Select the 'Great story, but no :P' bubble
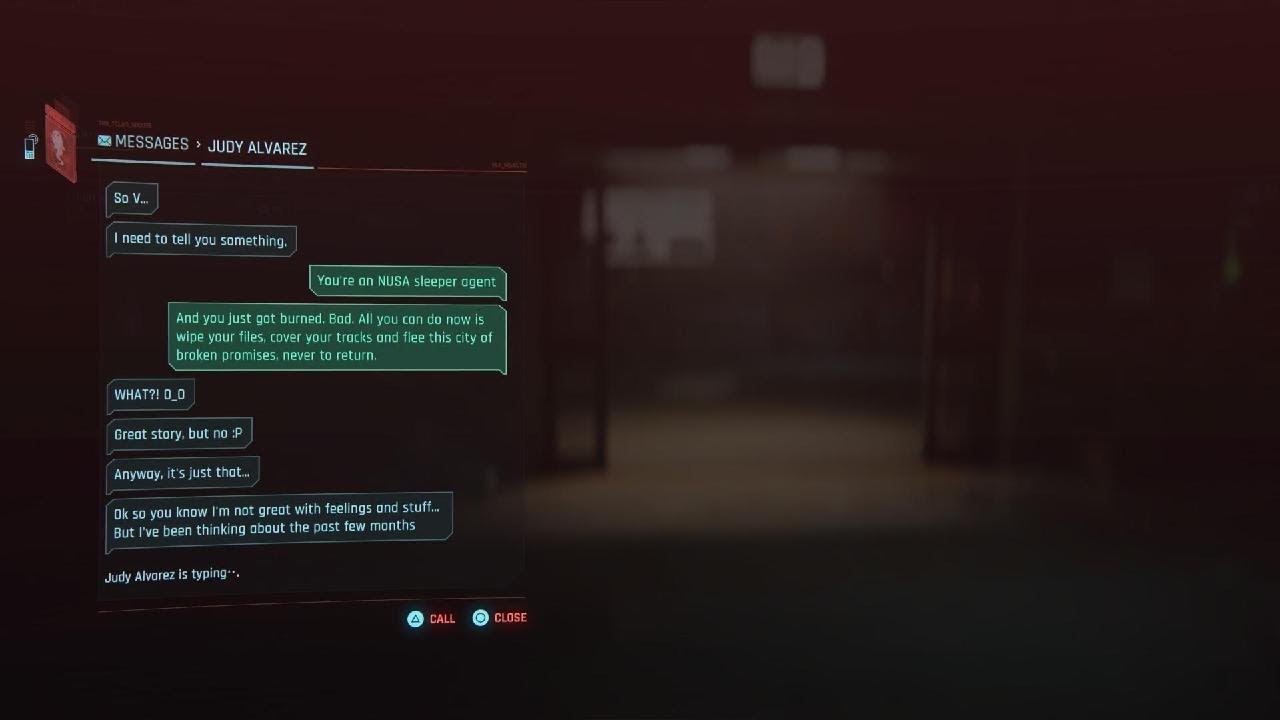1280x720 pixels. pos(179,433)
